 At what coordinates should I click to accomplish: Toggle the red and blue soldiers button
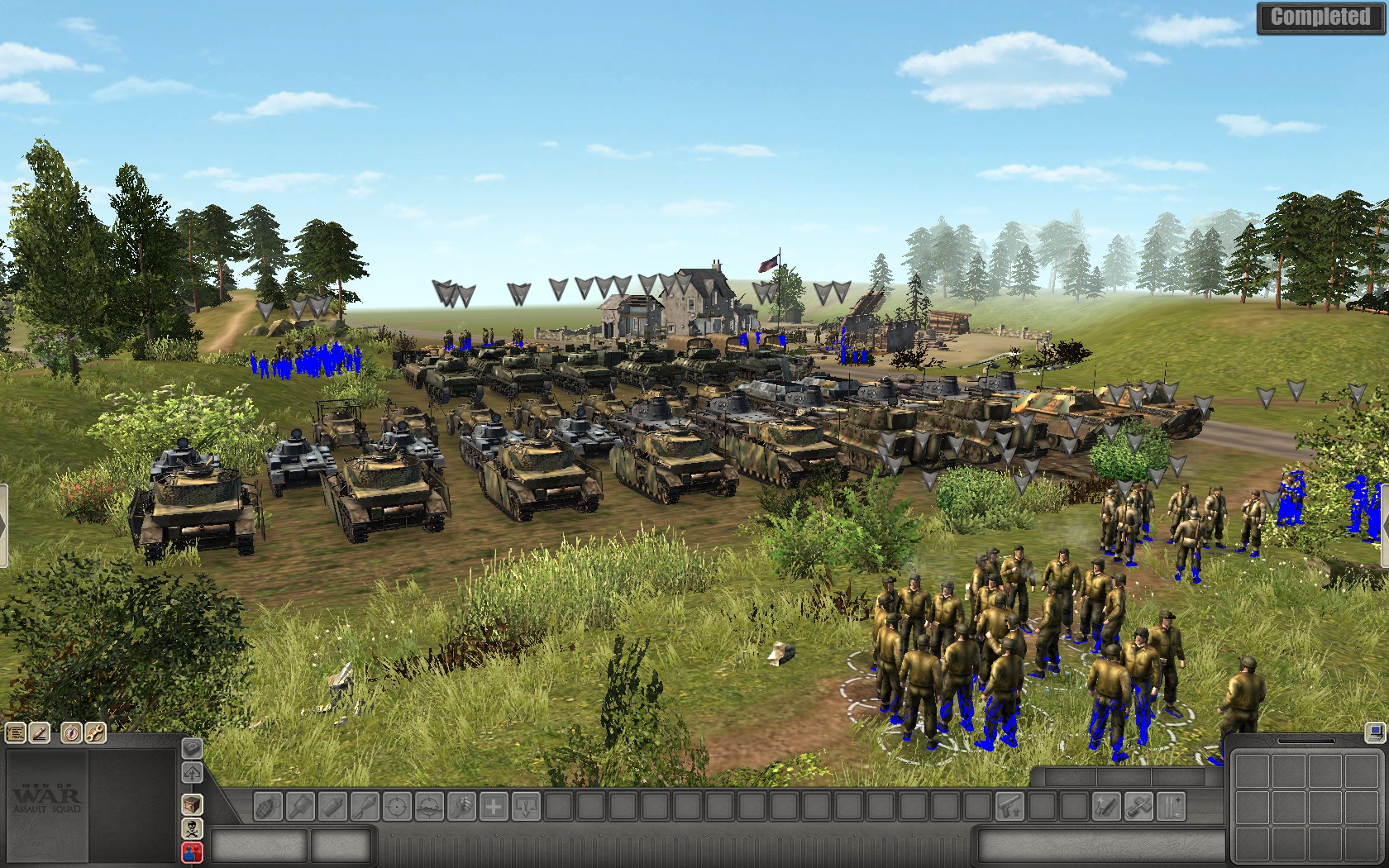192,851
